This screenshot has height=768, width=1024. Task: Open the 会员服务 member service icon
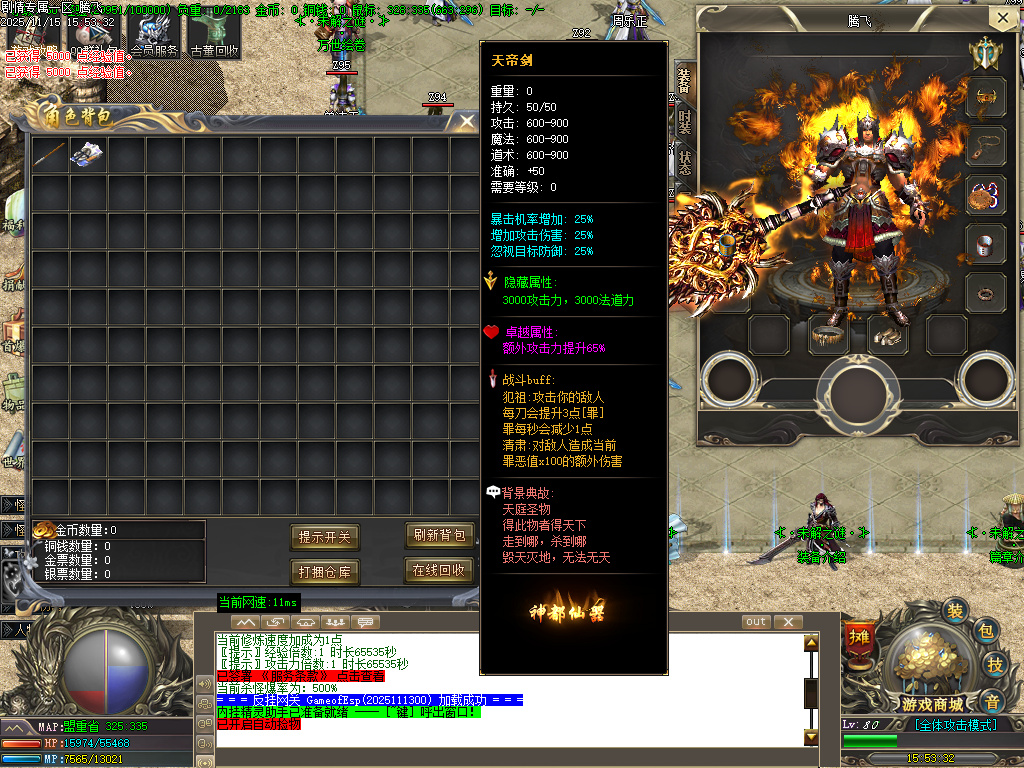[155, 36]
